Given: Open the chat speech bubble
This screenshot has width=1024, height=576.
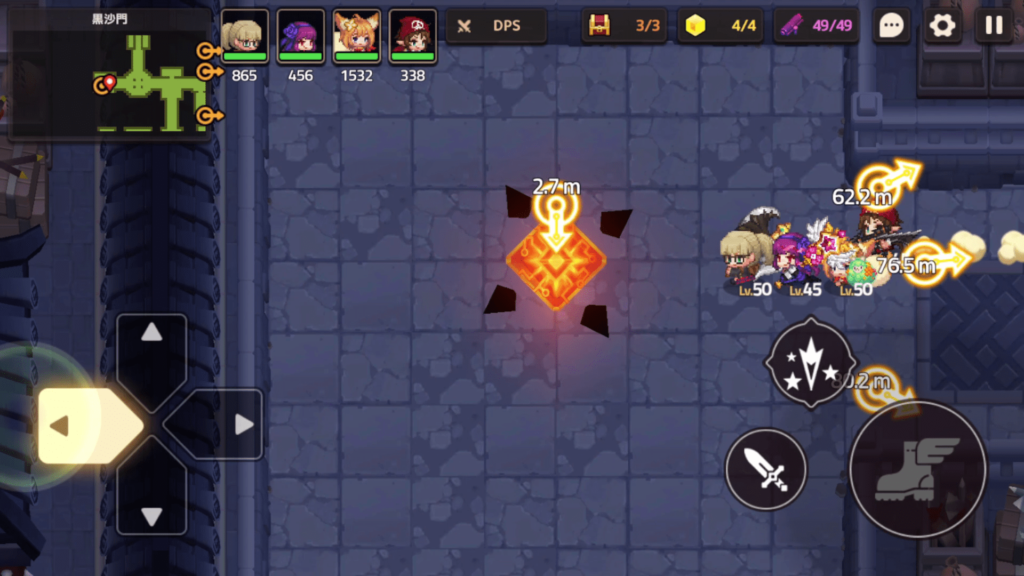Looking at the screenshot, I should (x=891, y=26).
